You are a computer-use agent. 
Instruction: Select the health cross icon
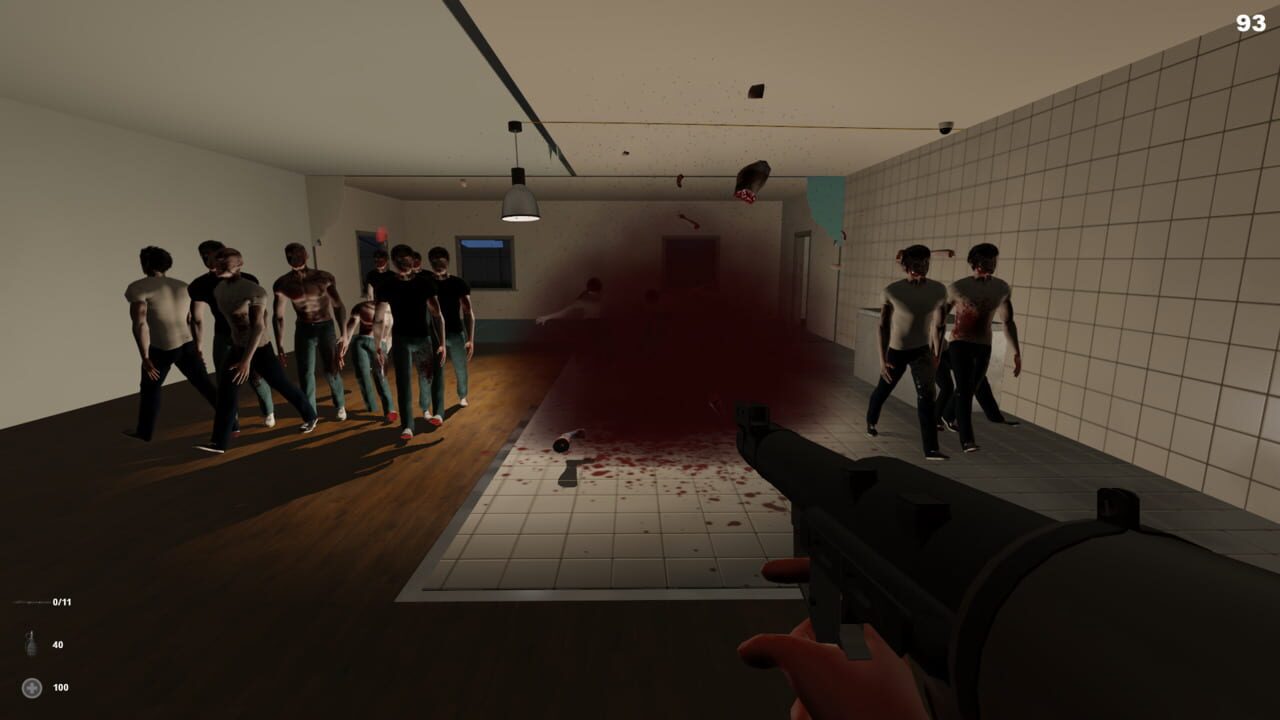31,688
